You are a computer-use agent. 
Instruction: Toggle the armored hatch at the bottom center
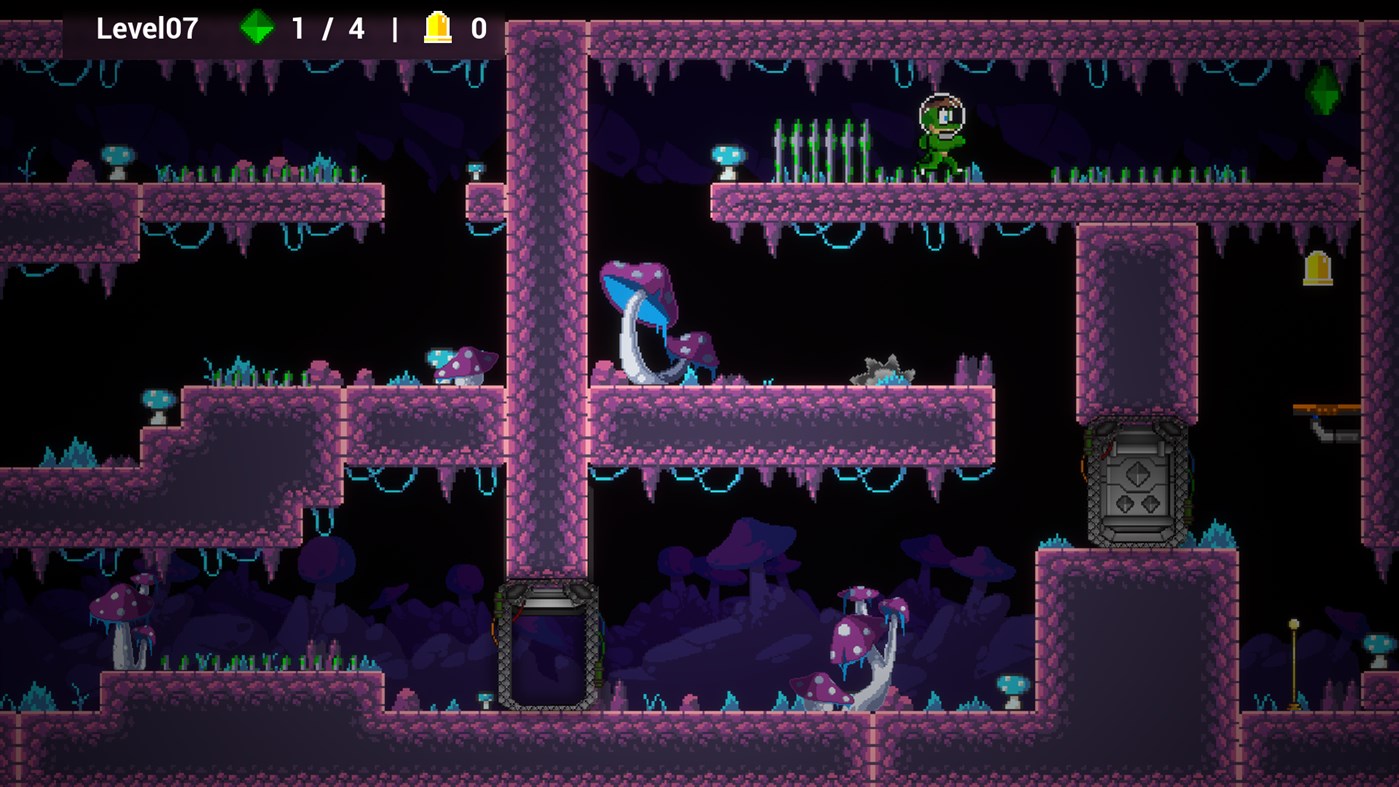click(x=548, y=645)
